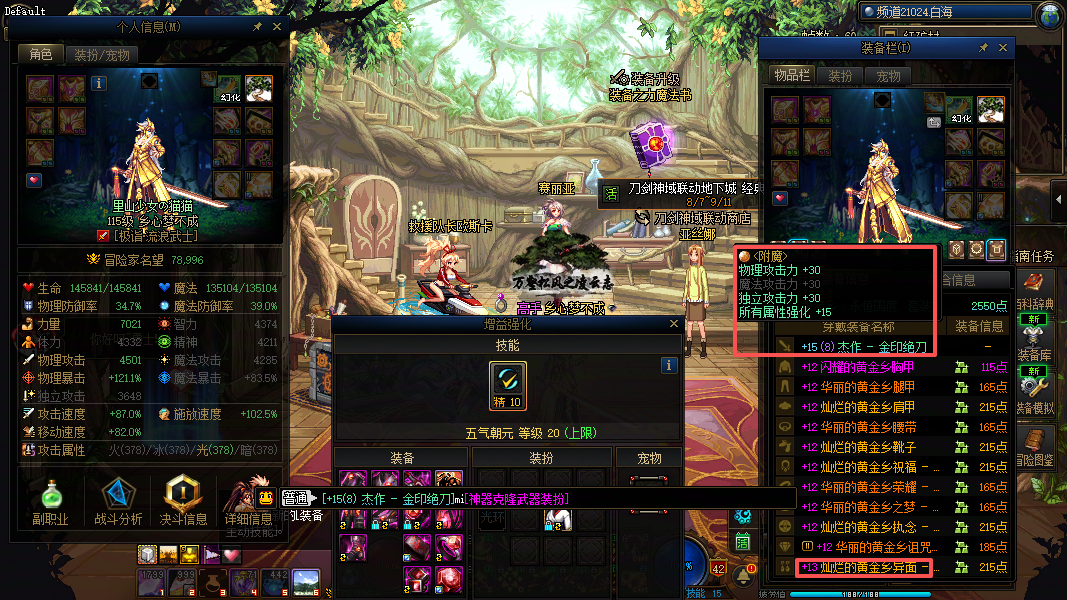Select the 五气朝元 skill icon

pos(508,385)
